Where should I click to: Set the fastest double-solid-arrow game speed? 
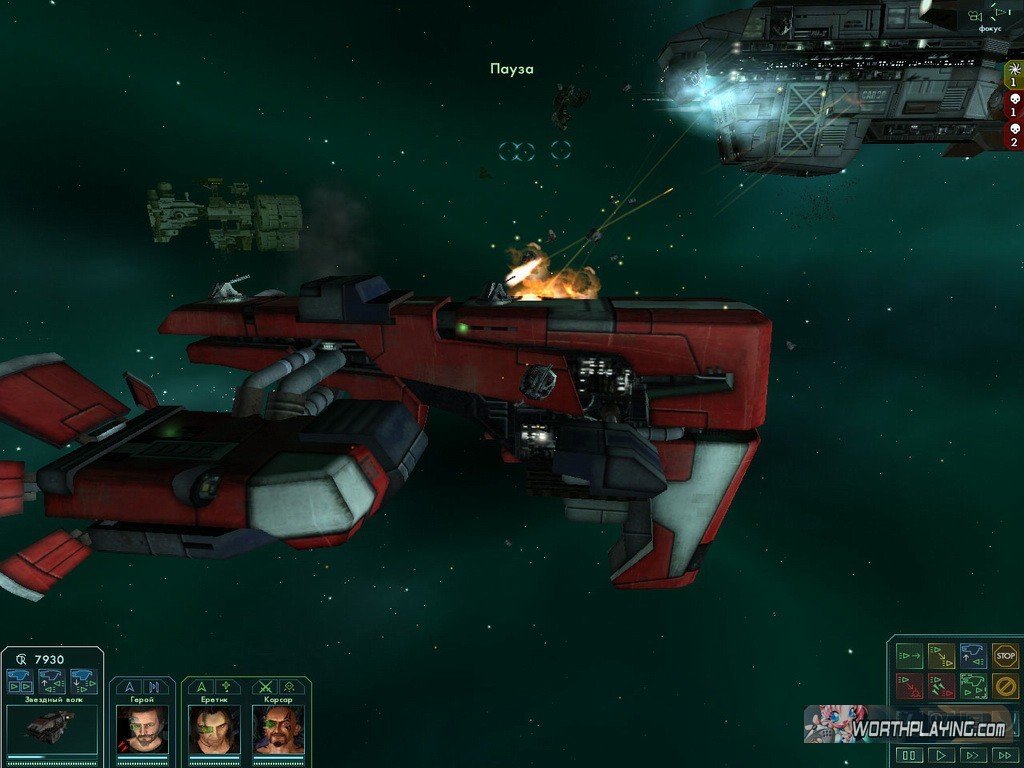pyautogui.click(x=1005, y=755)
